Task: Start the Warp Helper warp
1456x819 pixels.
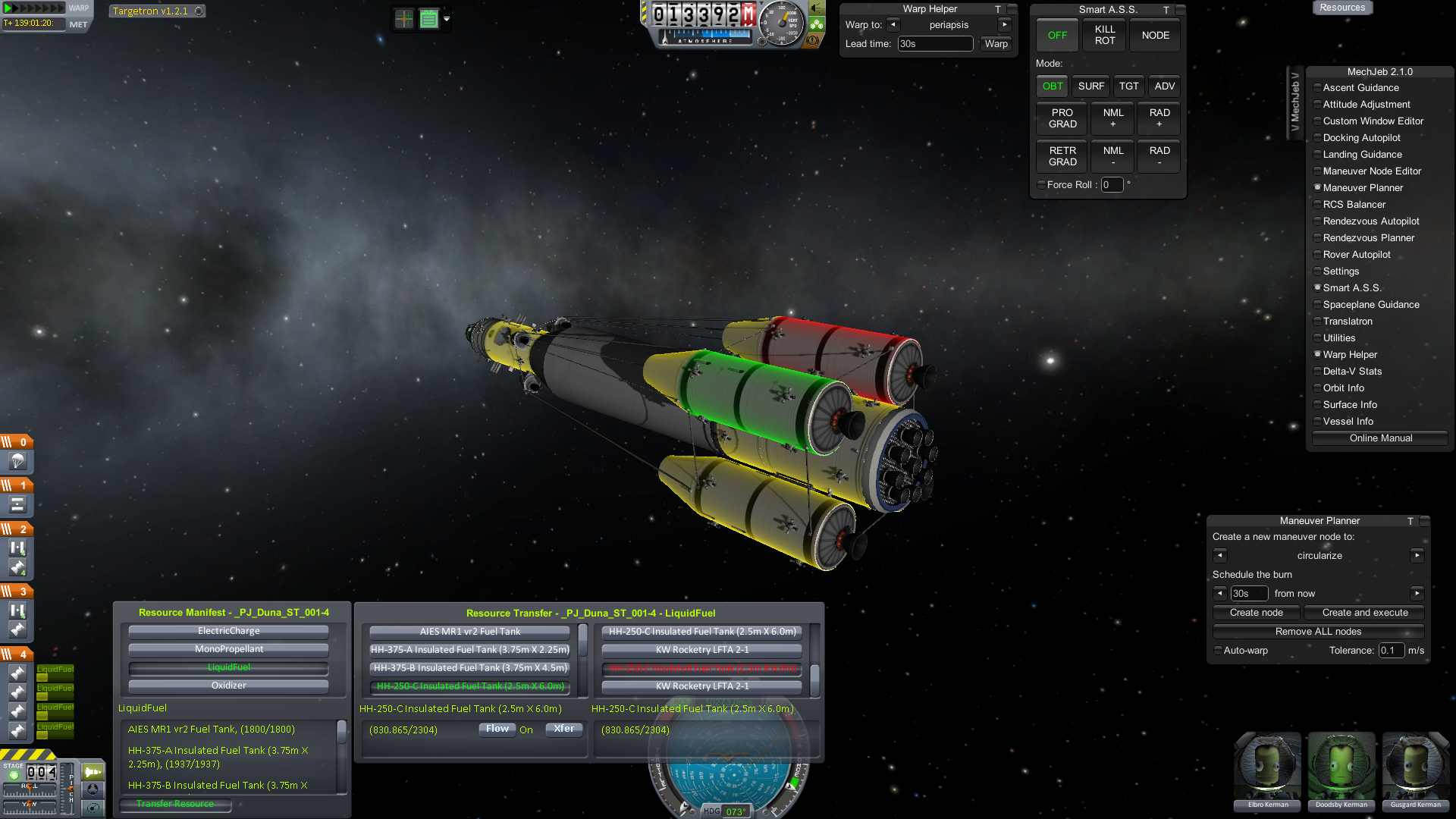Action: tap(996, 44)
